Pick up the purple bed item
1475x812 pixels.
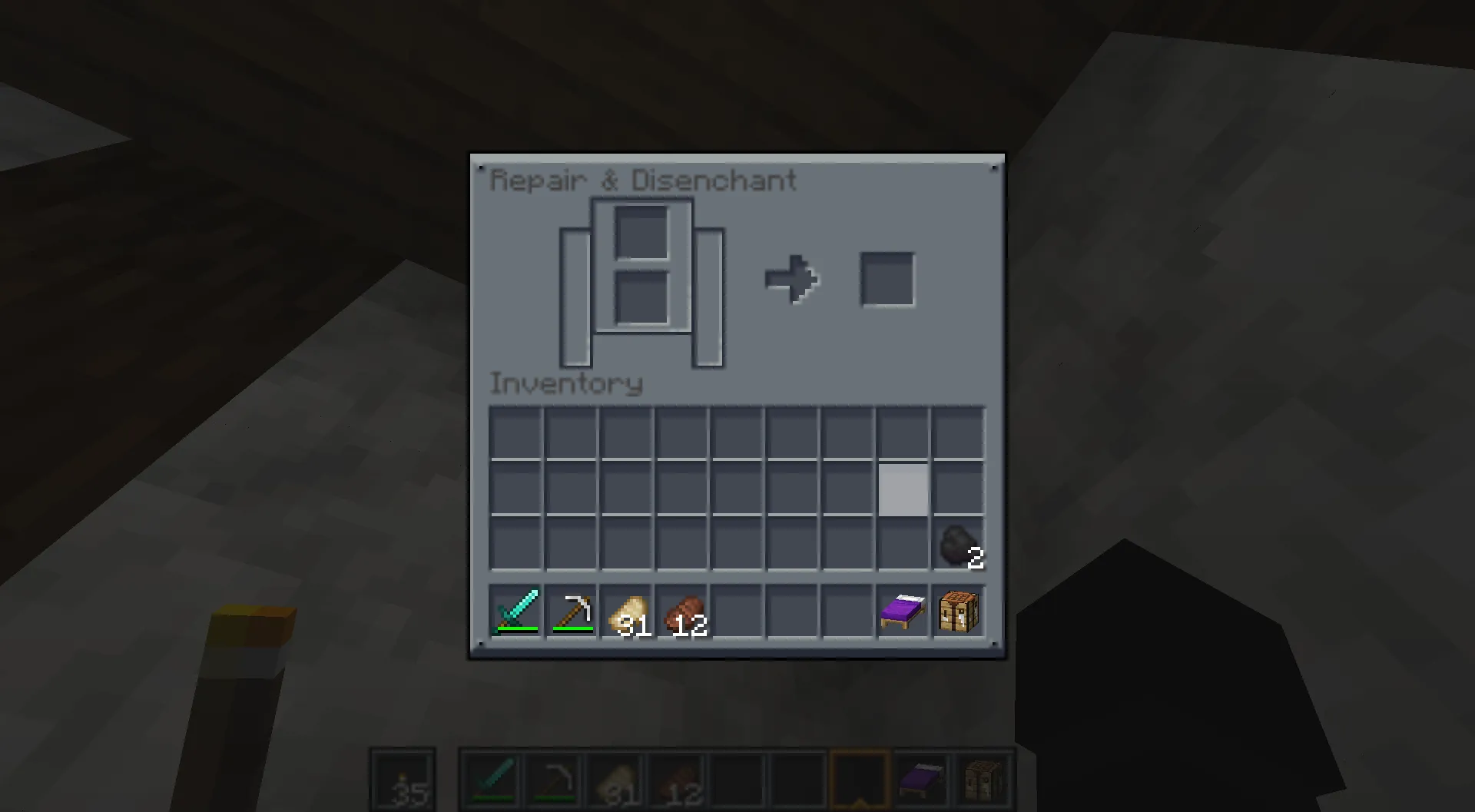[x=901, y=611]
